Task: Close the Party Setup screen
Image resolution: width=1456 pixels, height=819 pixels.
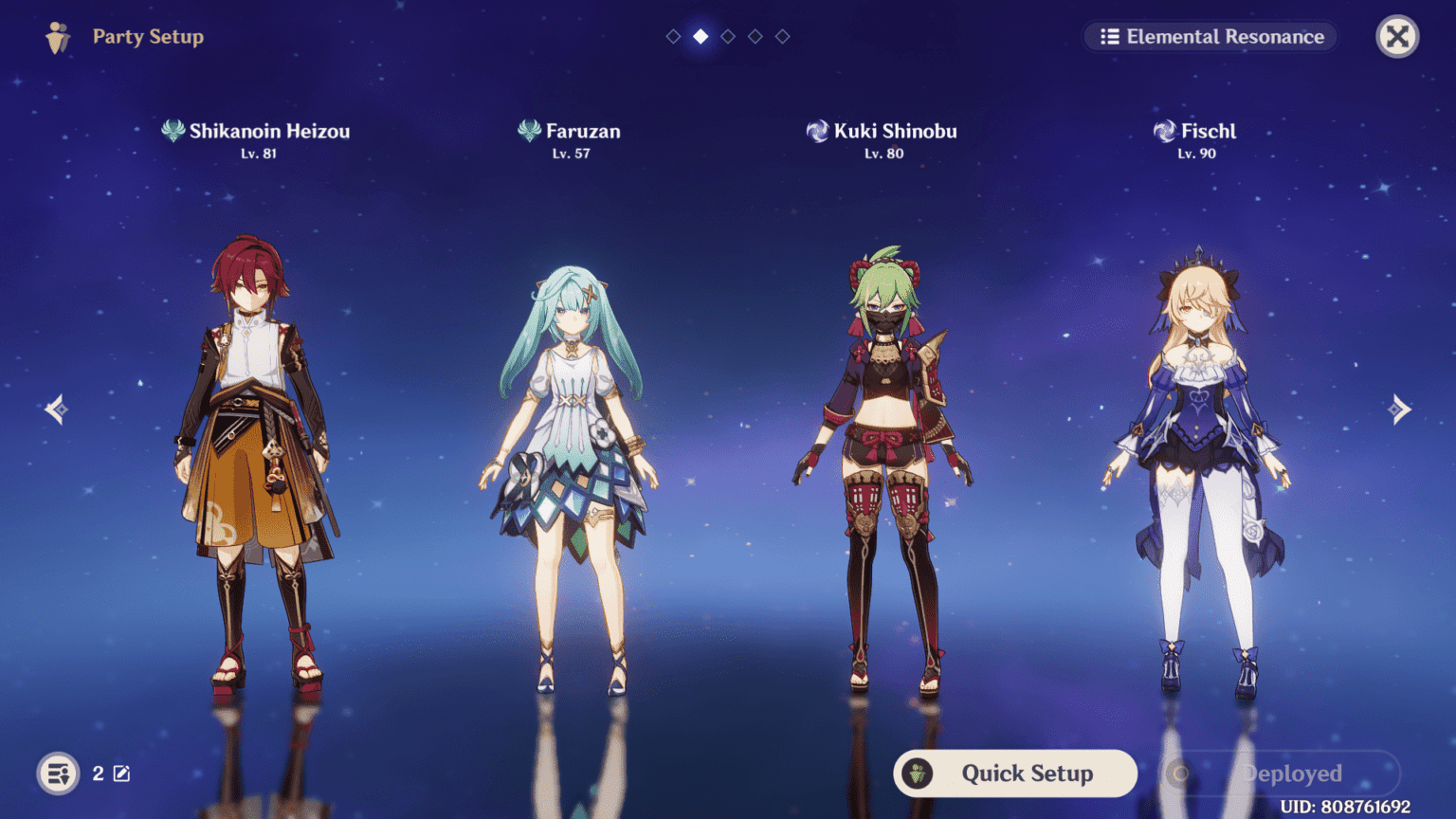Action: (1396, 37)
